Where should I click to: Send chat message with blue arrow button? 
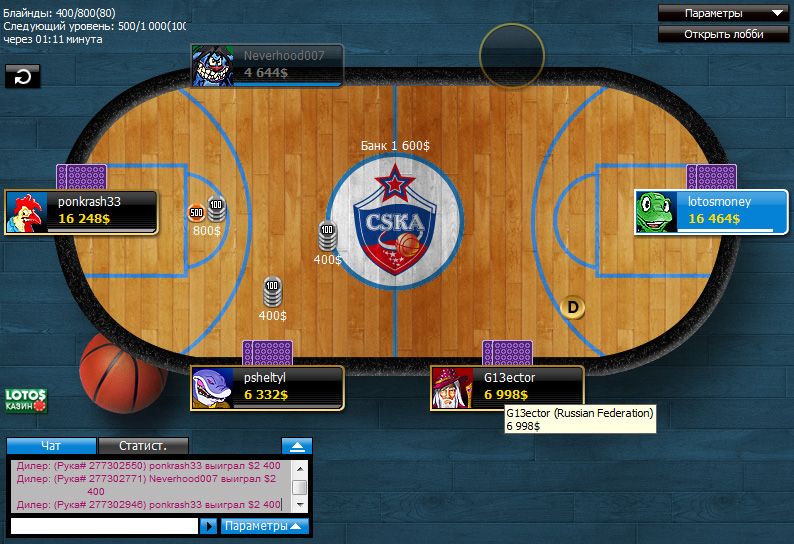pyautogui.click(x=208, y=525)
